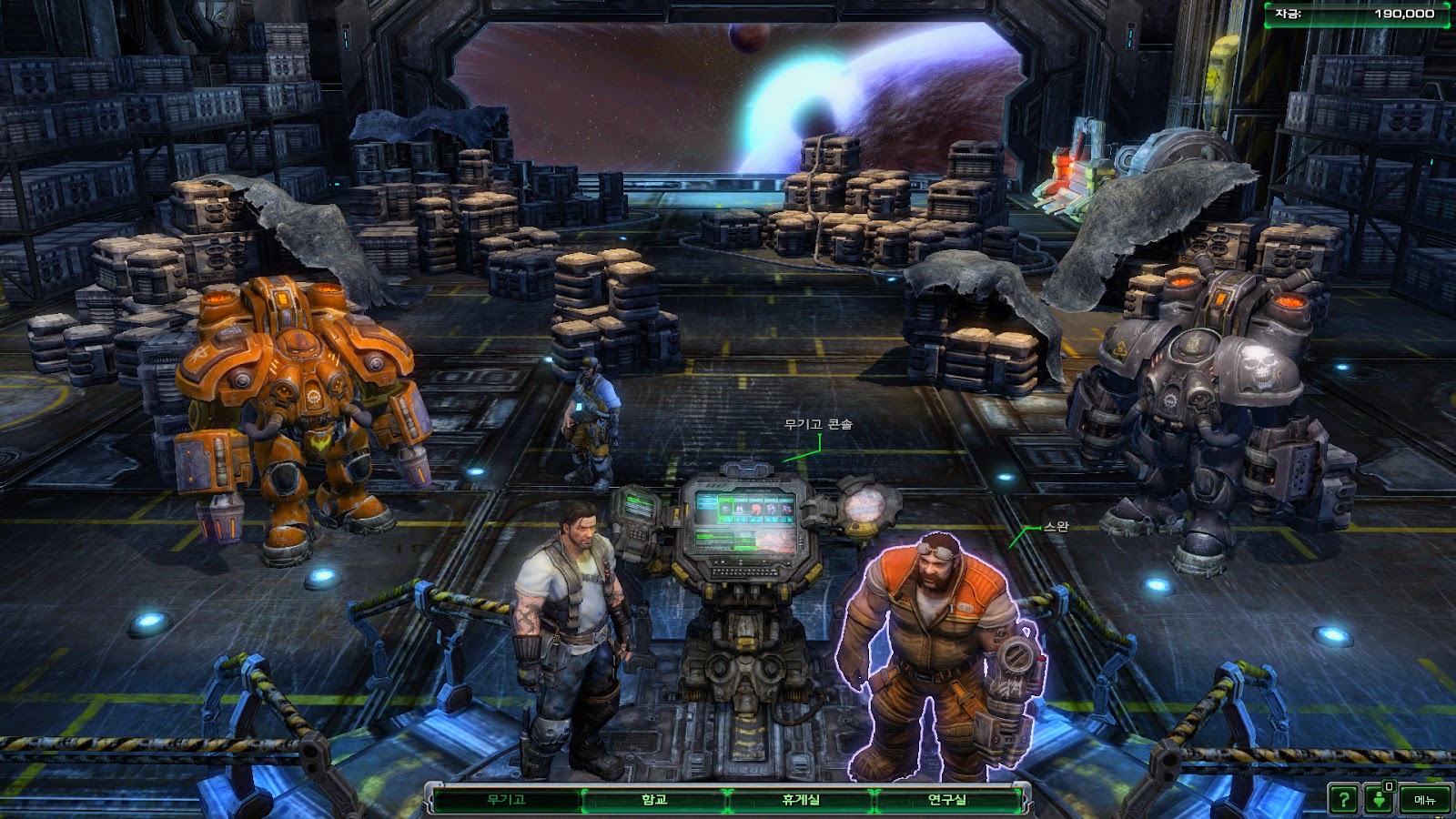Open the green person icon with 0 badge
This screenshot has height=819, width=1456.
(x=1380, y=800)
